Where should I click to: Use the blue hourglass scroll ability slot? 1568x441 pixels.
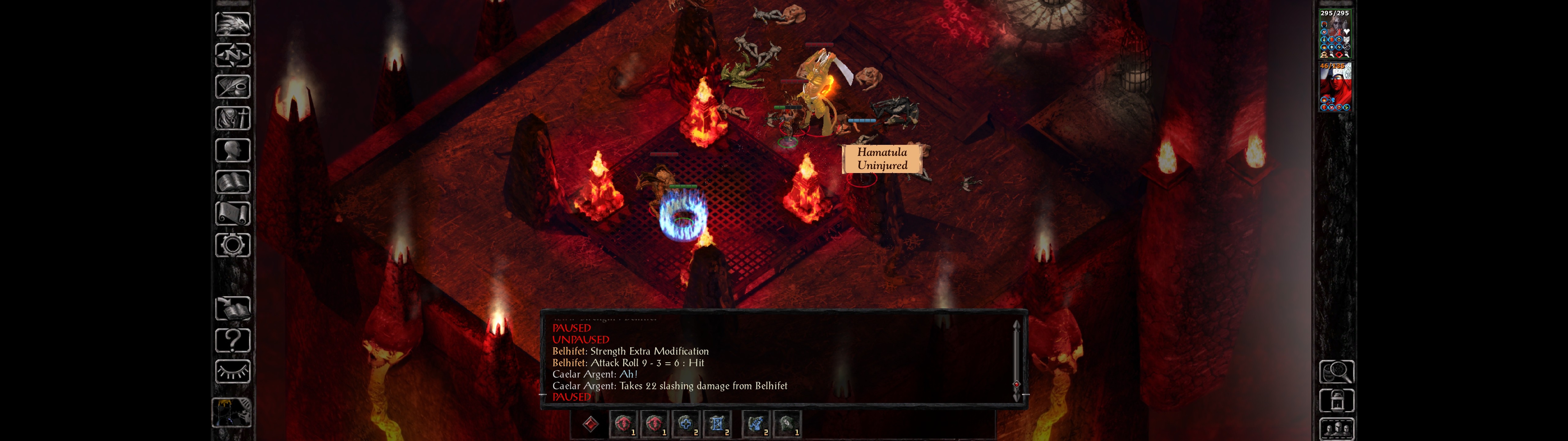[716, 423]
